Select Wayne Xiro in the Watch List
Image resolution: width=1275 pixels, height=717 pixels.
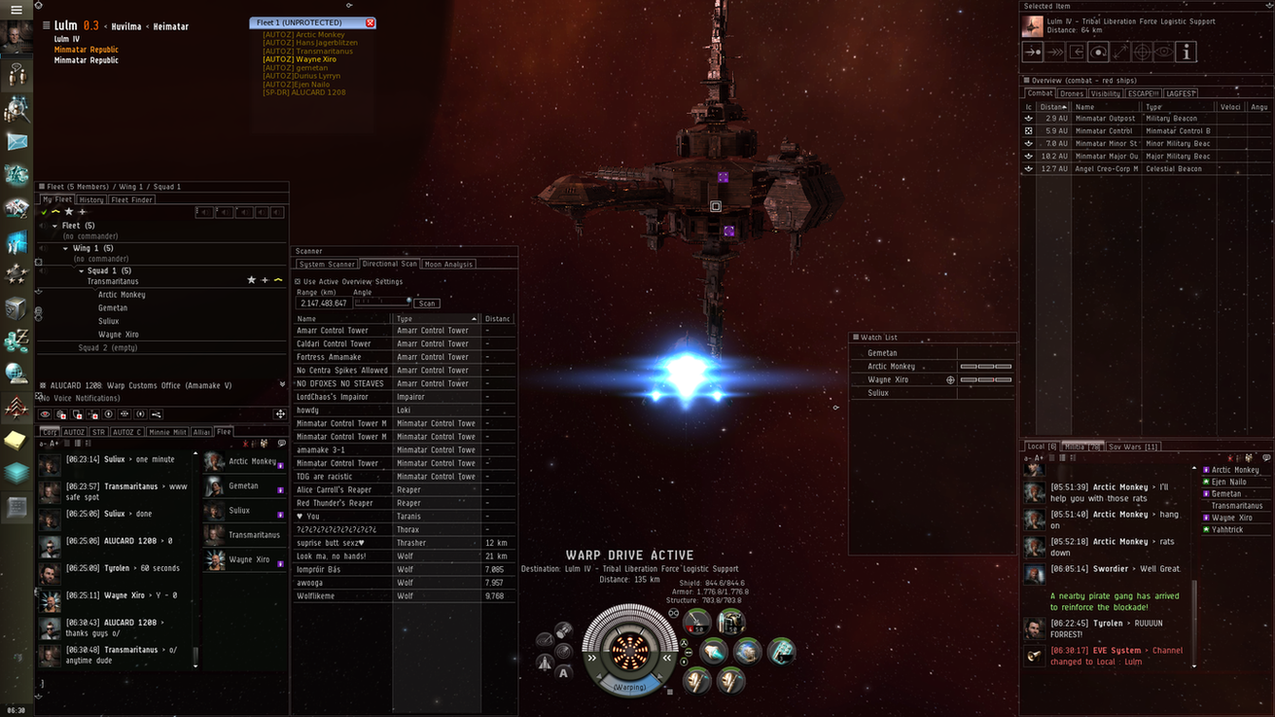pyautogui.click(x=888, y=380)
